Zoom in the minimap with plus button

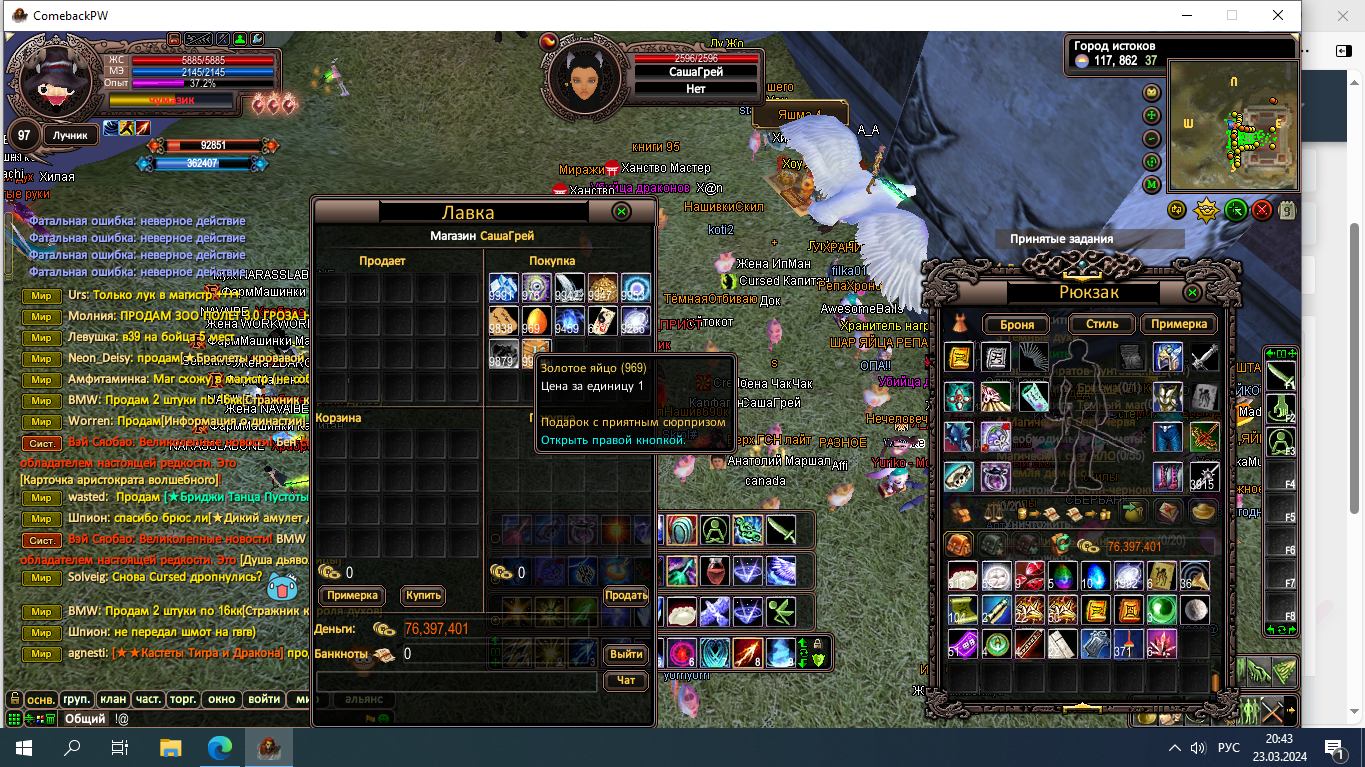pyautogui.click(x=1152, y=115)
